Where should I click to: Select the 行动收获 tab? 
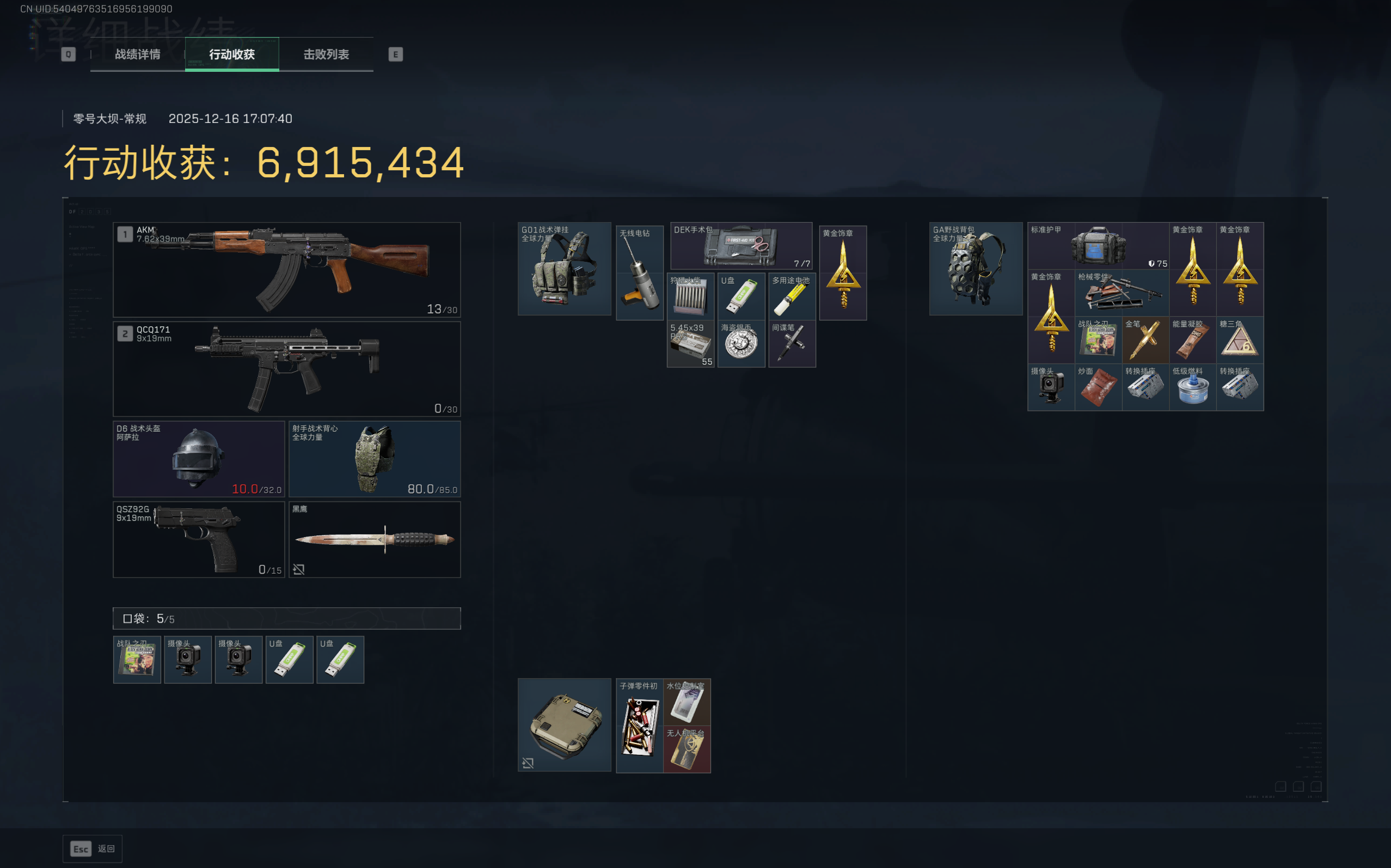(231, 54)
